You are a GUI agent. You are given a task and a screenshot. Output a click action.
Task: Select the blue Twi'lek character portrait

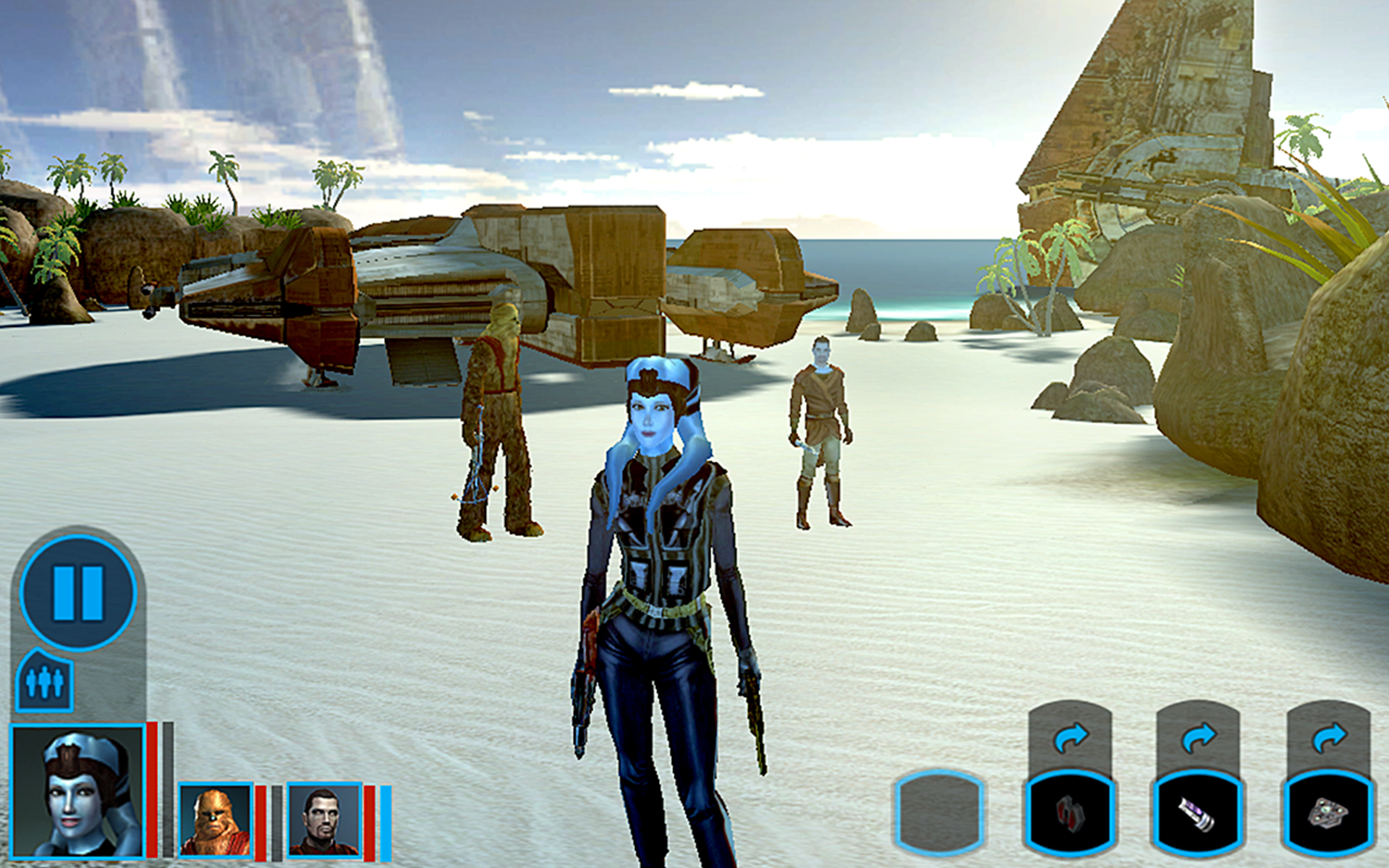click(x=78, y=791)
